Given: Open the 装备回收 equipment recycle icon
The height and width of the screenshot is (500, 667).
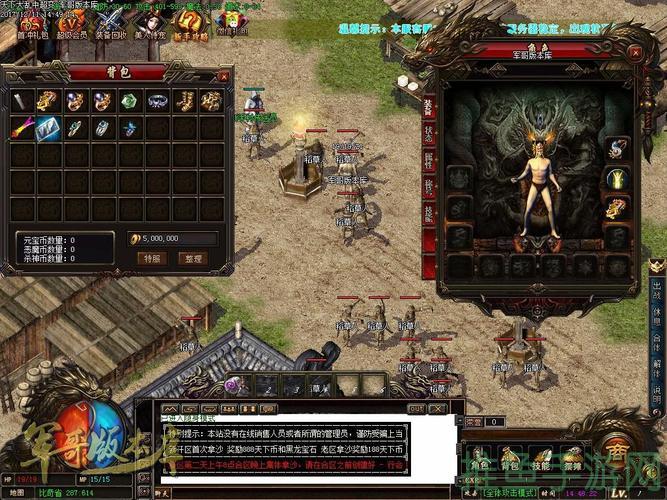Looking at the screenshot, I should pyautogui.click(x=110, y=21).
